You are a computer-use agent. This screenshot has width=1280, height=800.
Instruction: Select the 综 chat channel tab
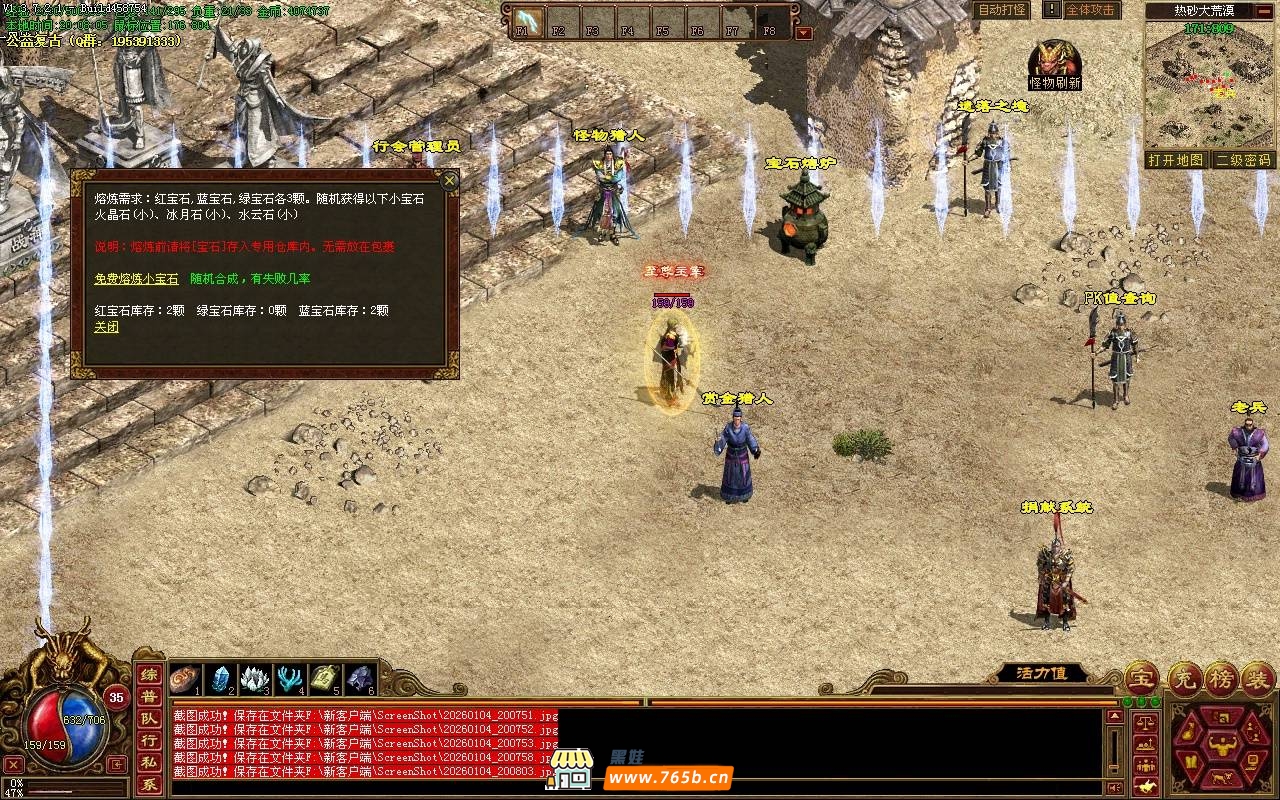148,675
